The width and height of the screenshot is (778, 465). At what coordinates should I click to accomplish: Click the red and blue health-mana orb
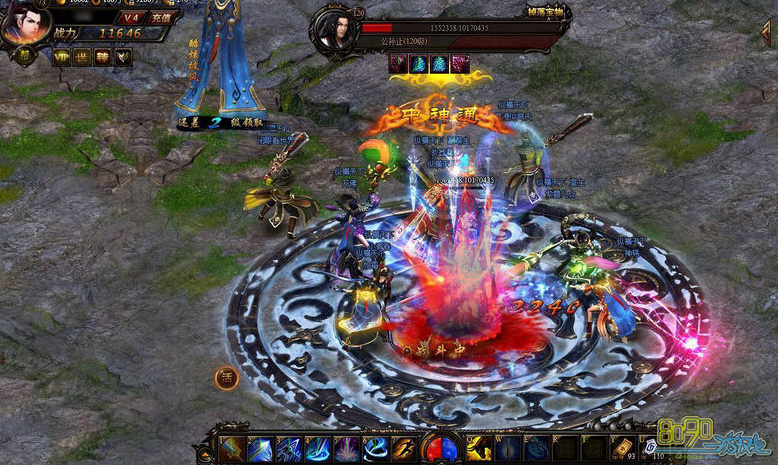[x=440, y=449]
